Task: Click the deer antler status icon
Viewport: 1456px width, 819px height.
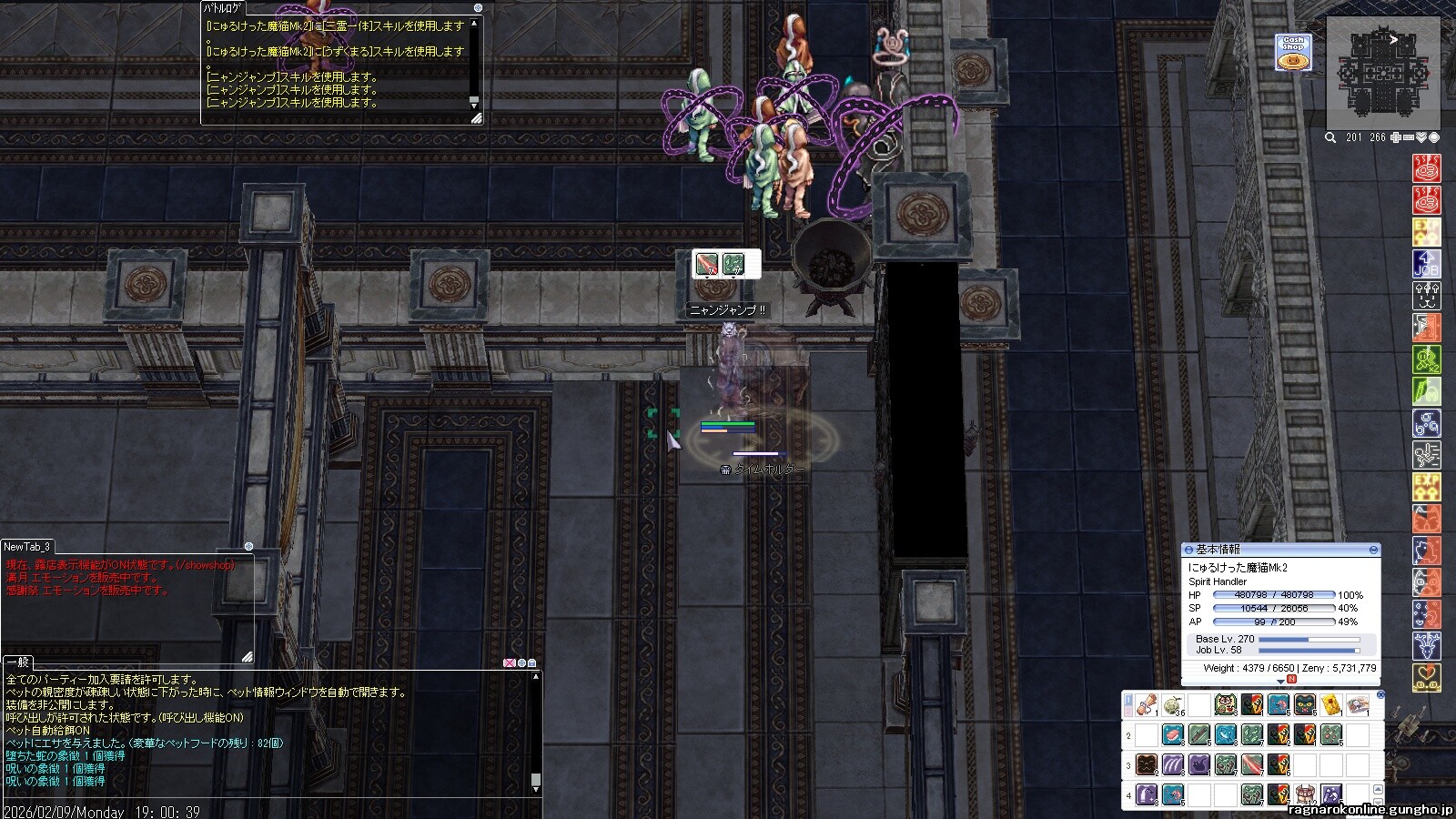Action: pyautogui.click(x=1426, y=646)
